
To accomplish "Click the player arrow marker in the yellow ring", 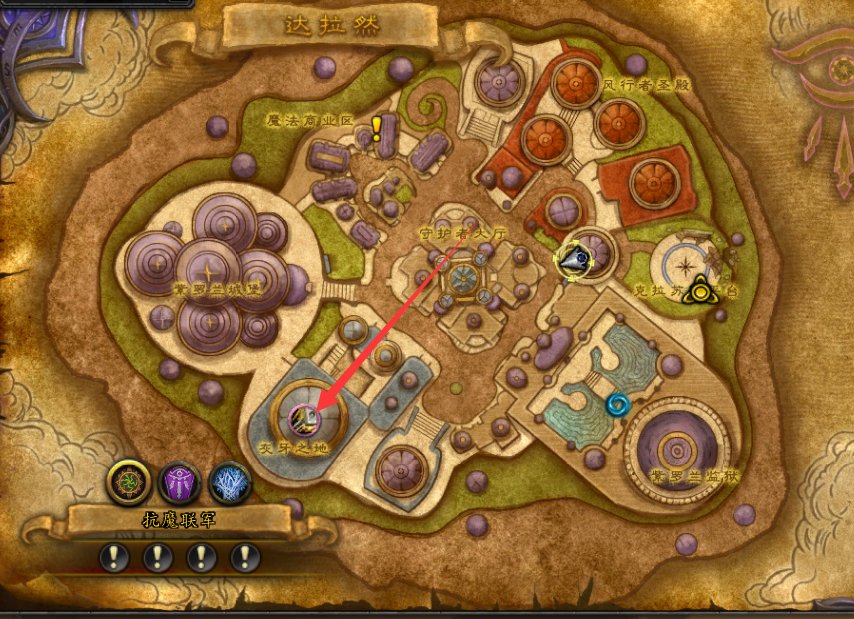I will (x=575, y=259).
